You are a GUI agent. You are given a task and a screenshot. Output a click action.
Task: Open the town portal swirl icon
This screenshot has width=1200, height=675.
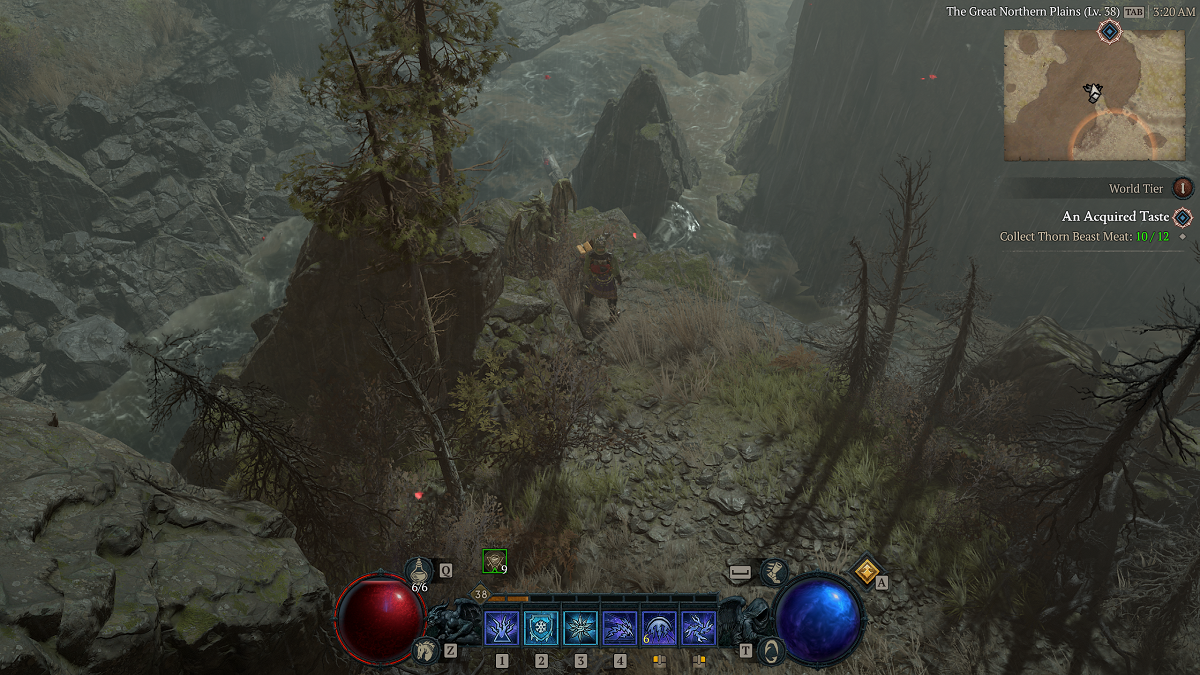point(770,650)
